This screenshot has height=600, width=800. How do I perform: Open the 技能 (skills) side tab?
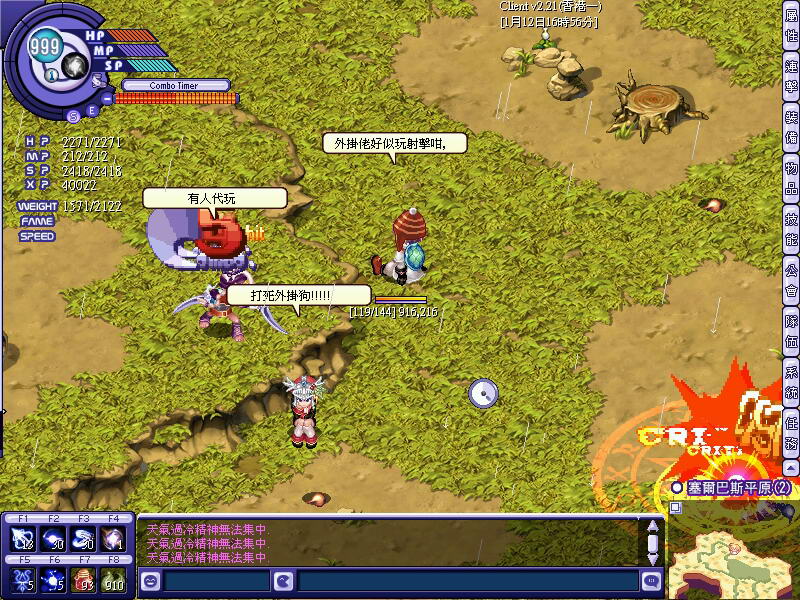(791, 229)
